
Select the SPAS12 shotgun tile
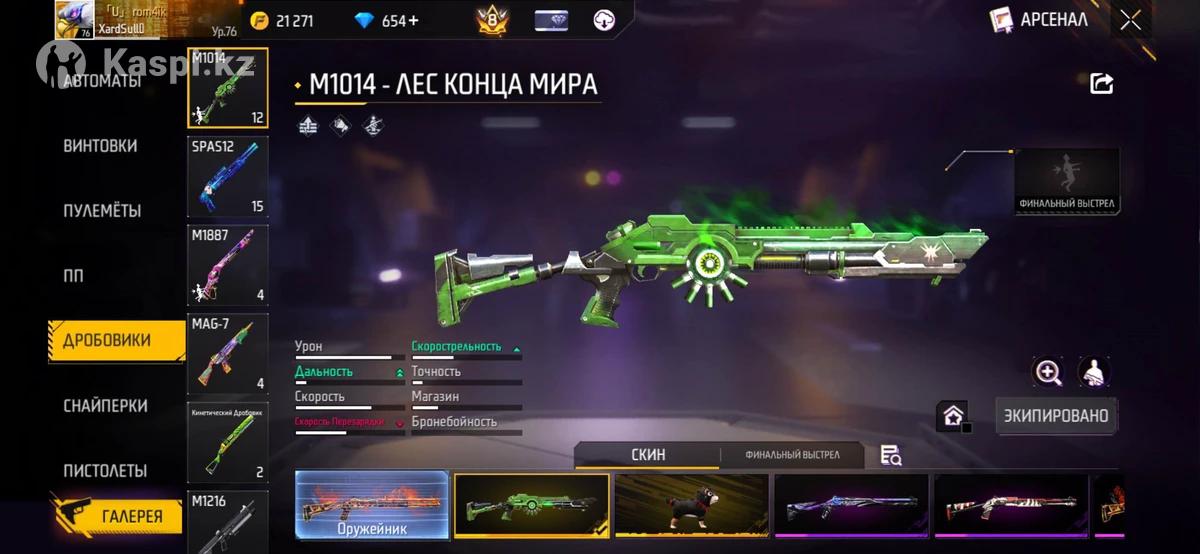[228, 177]
